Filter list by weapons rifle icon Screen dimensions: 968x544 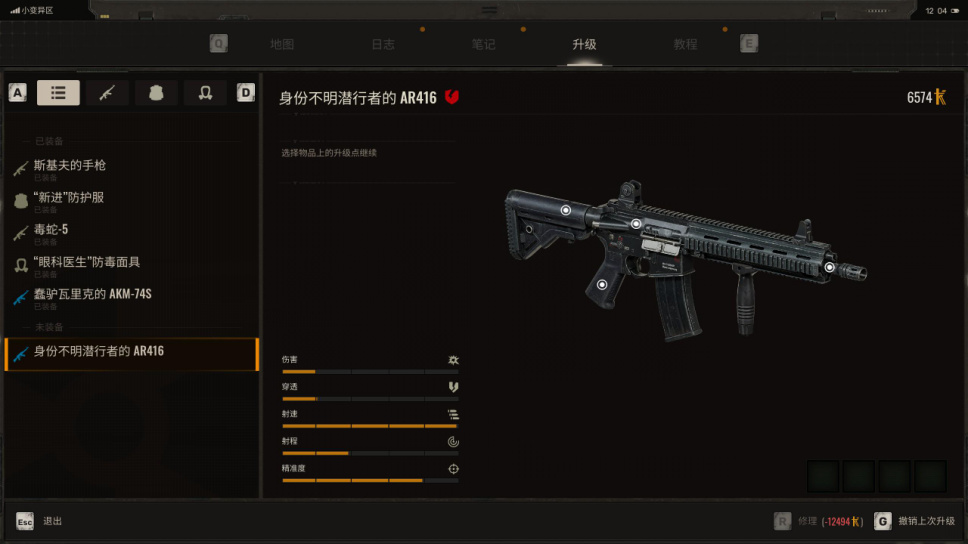pyautogui.click(x=107, y=93)
